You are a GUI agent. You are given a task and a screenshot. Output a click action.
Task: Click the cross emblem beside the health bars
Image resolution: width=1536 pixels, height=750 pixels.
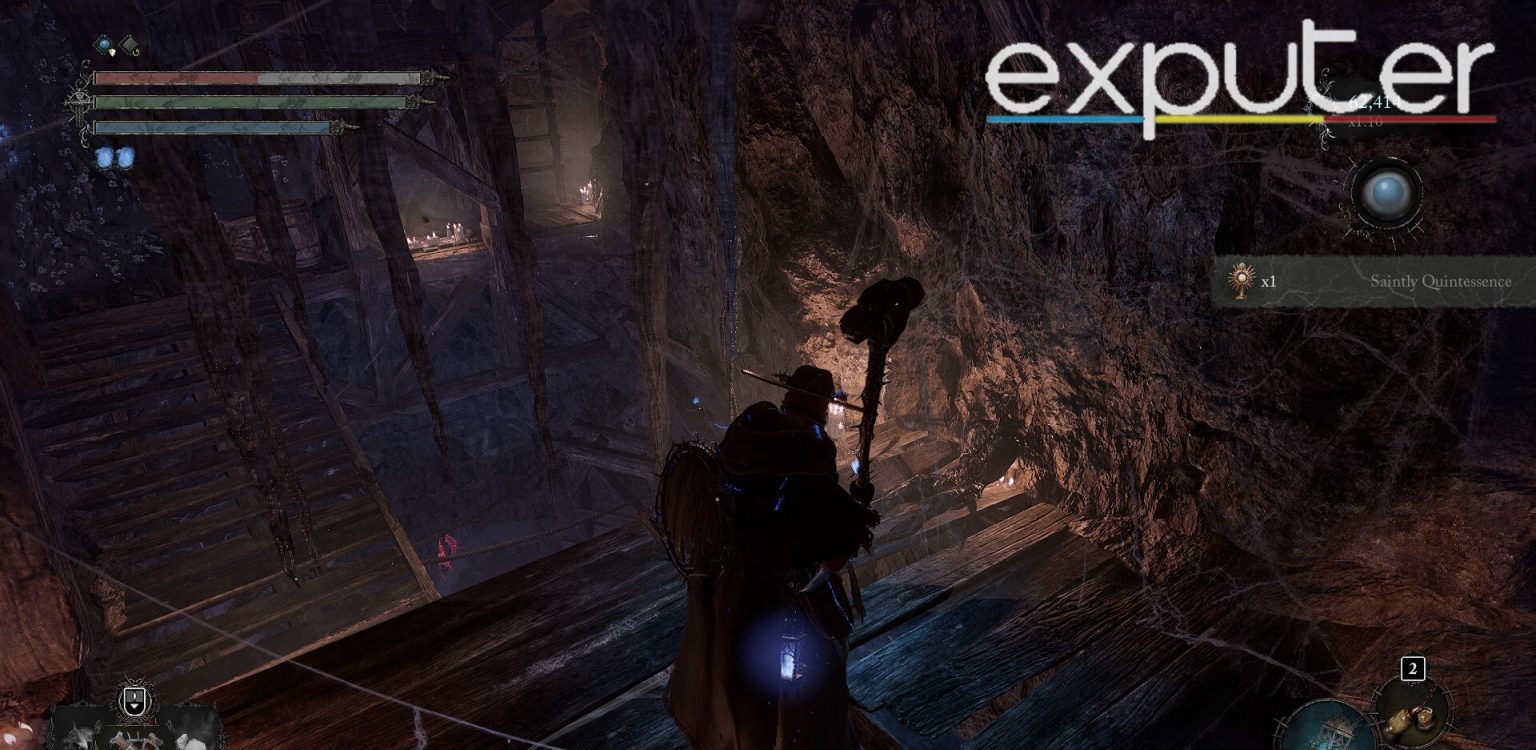pyautogui.click(x=79, y=101)
